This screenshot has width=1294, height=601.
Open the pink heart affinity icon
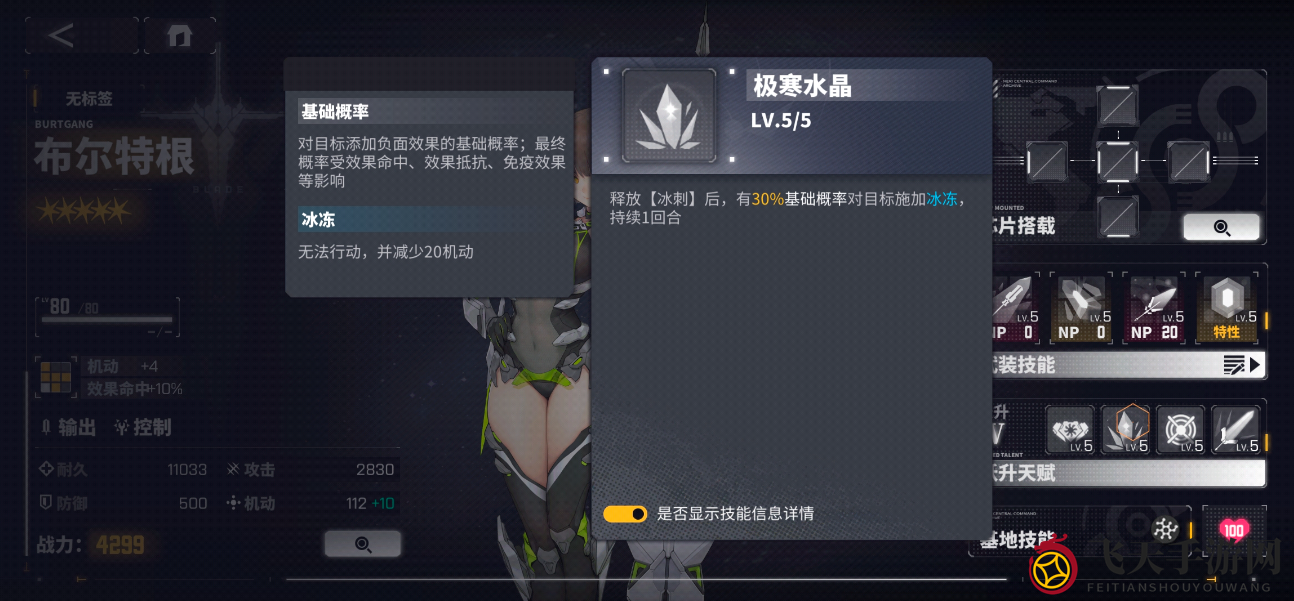coord(1234,530)
